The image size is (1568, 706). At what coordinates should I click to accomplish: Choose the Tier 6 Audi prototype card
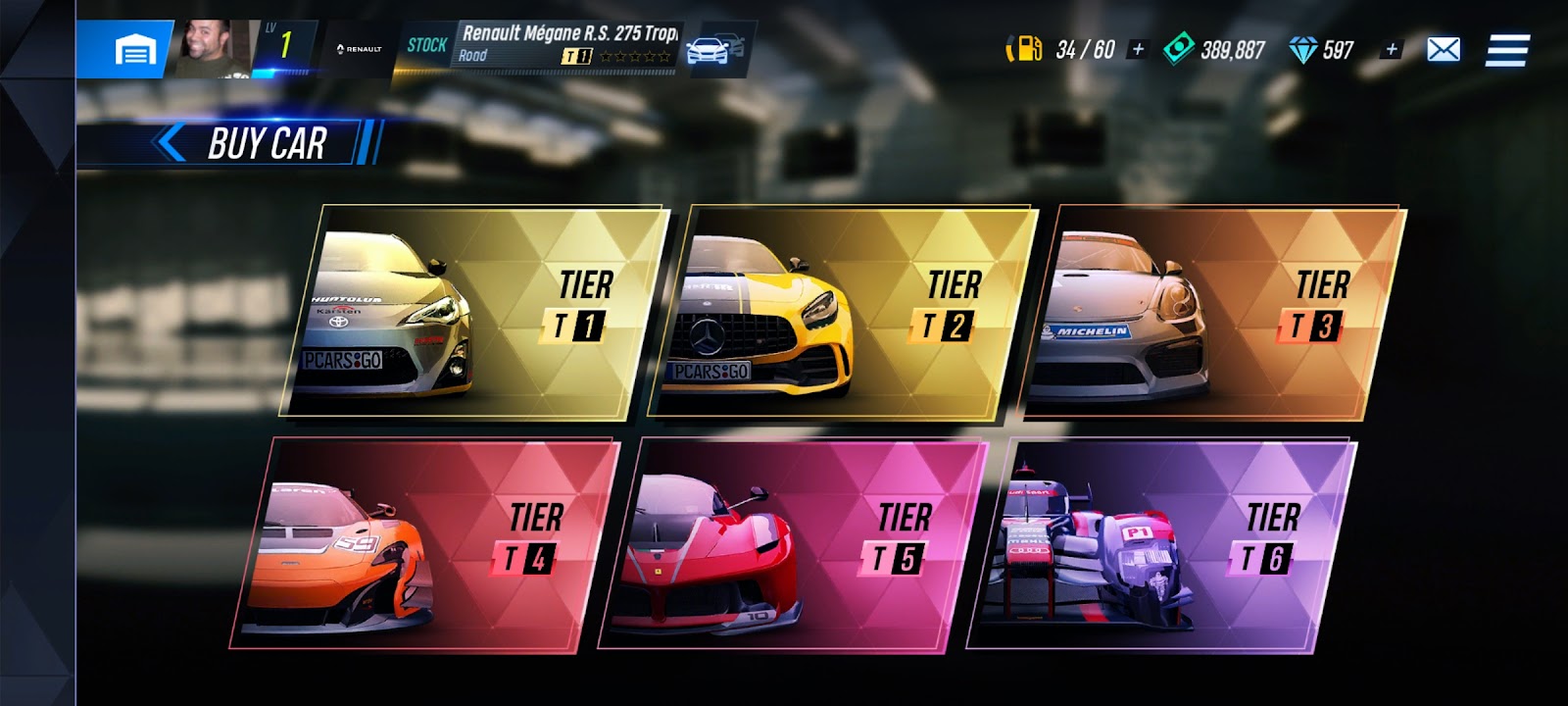click(1163, 543)
